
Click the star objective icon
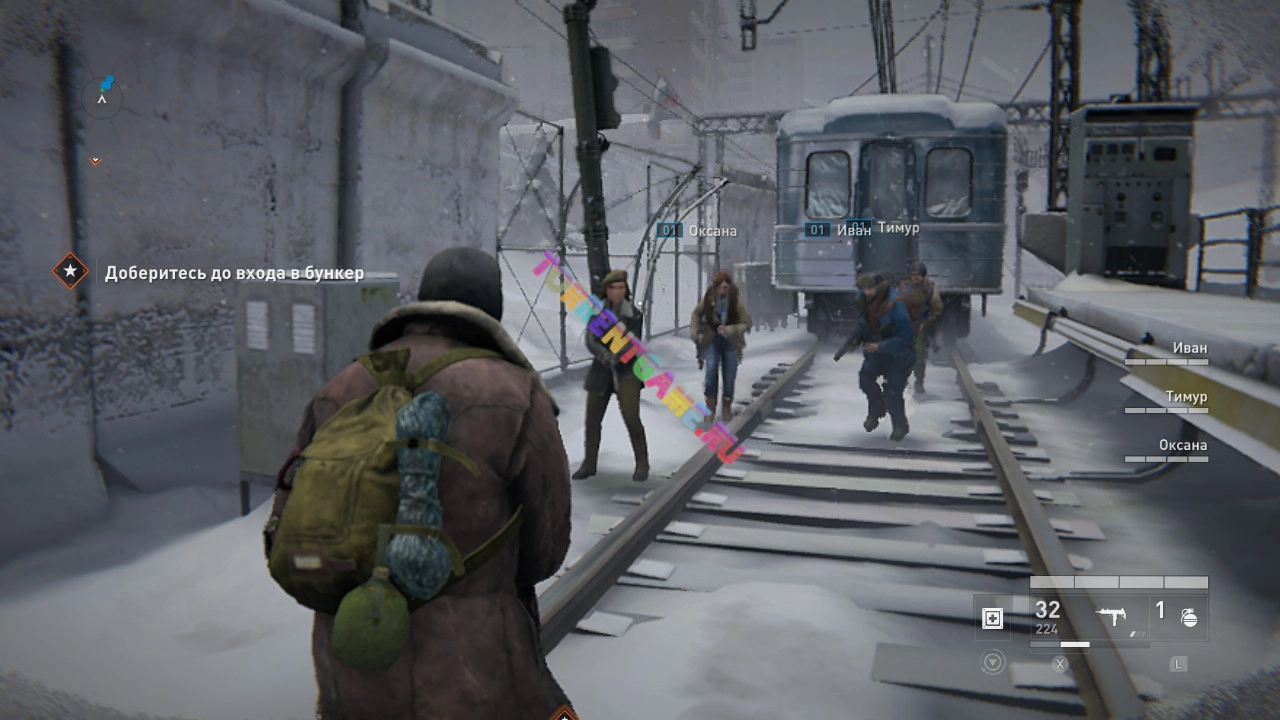coord(70,271)
